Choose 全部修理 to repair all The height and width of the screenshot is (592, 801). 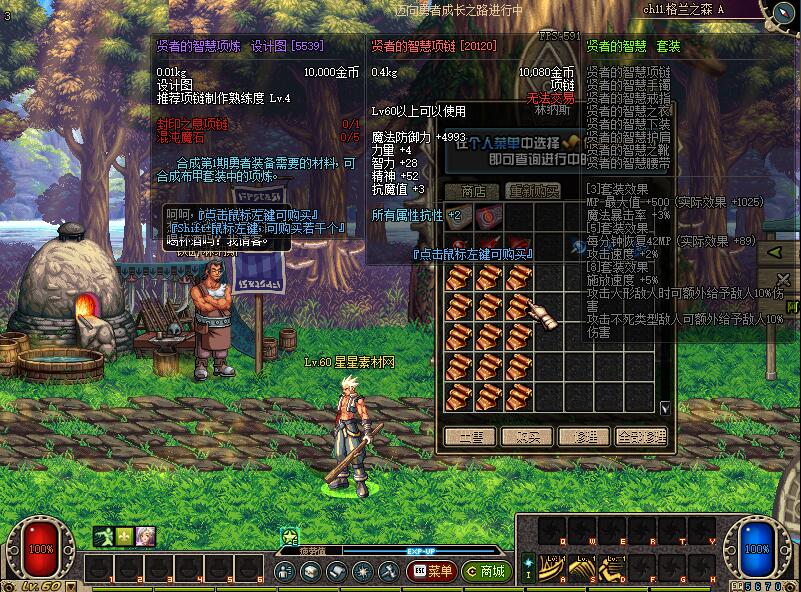point(641,437)
